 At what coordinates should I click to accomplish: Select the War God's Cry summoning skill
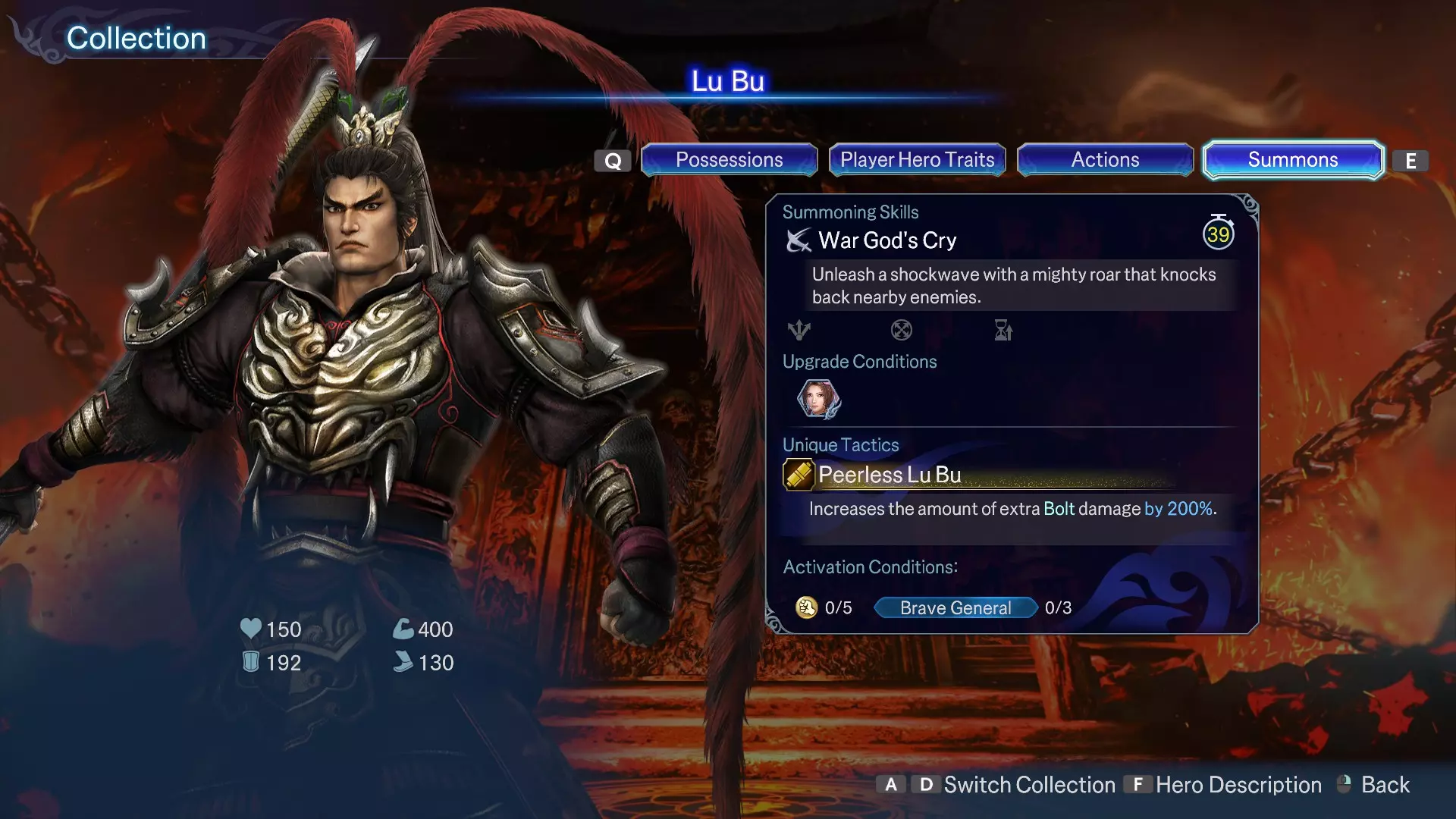coord(886,241)
